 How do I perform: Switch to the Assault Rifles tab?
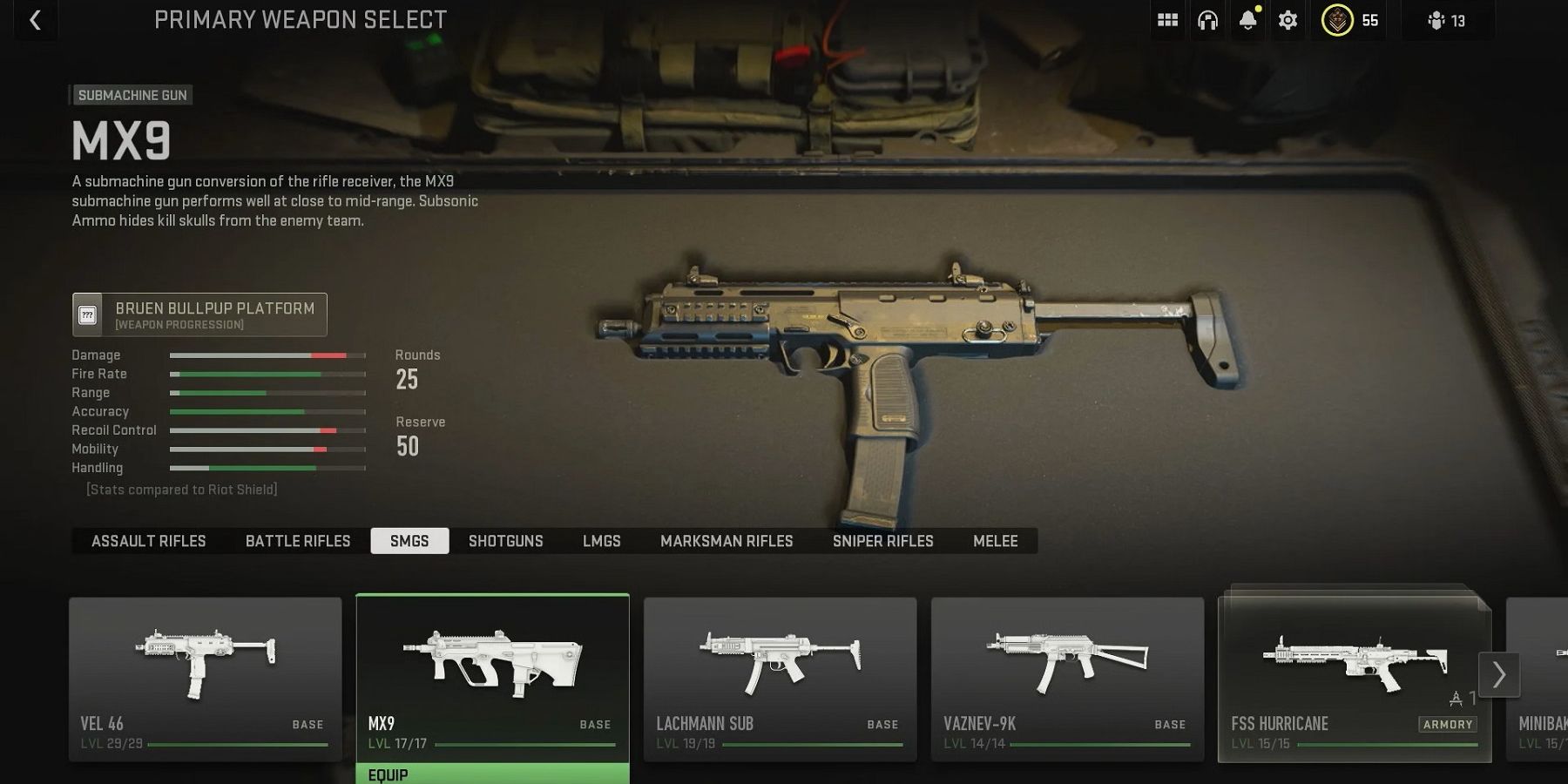tap(149, 541)
